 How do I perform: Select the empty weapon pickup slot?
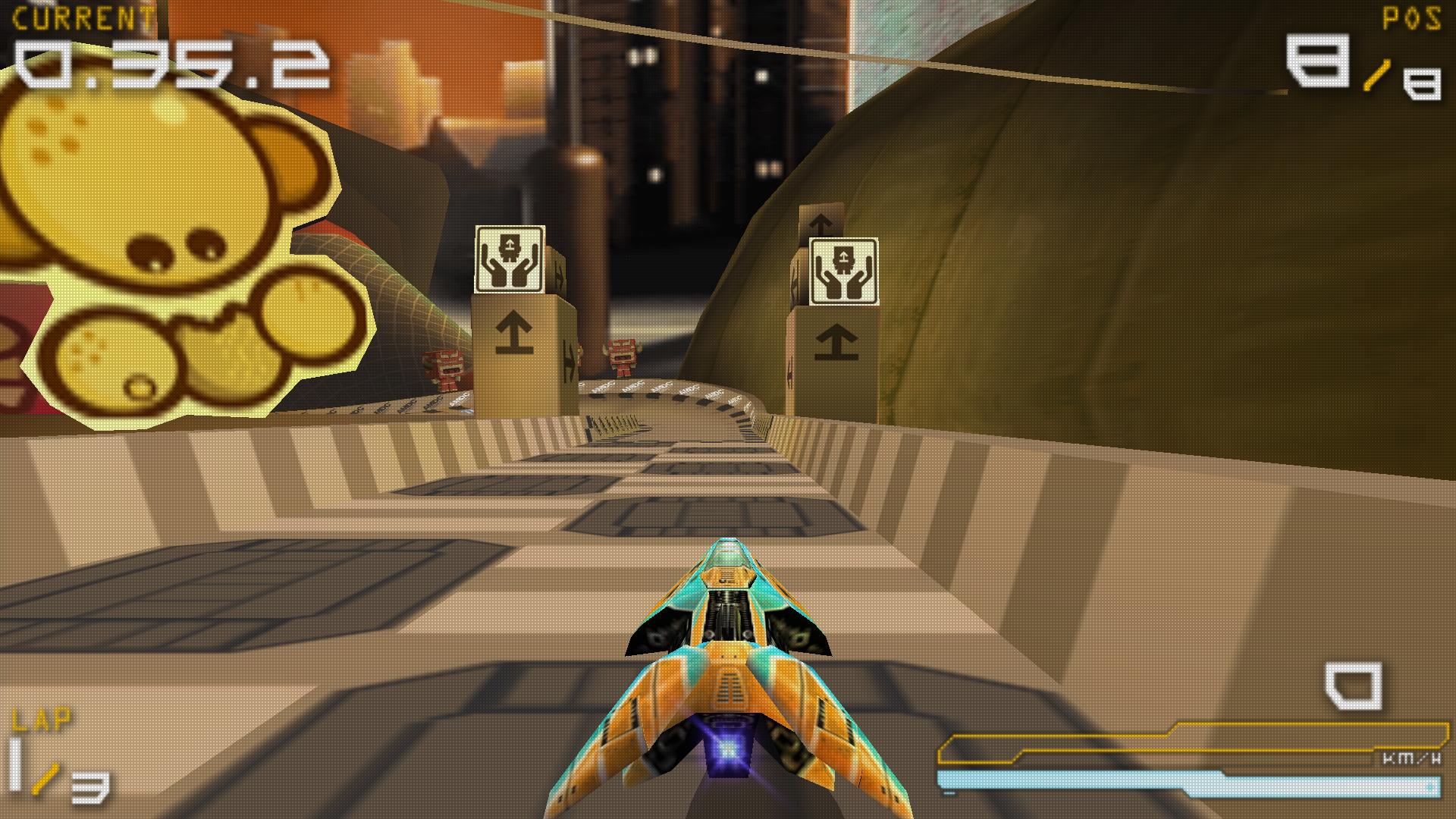pyautogui.click(x=1353, y=686)
